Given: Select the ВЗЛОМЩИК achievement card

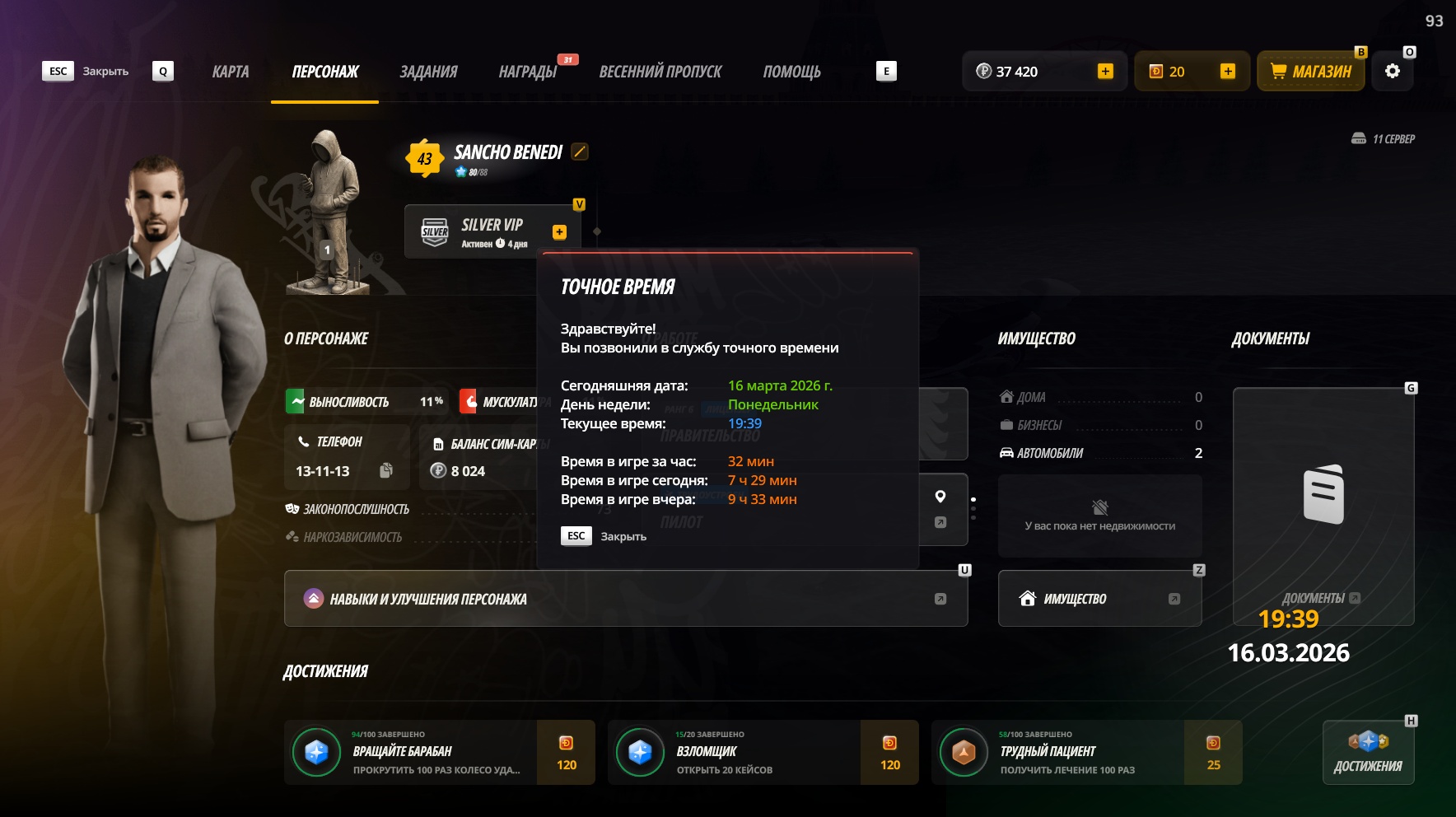Looking at the screenshot, I should click(x=763, y=752).
